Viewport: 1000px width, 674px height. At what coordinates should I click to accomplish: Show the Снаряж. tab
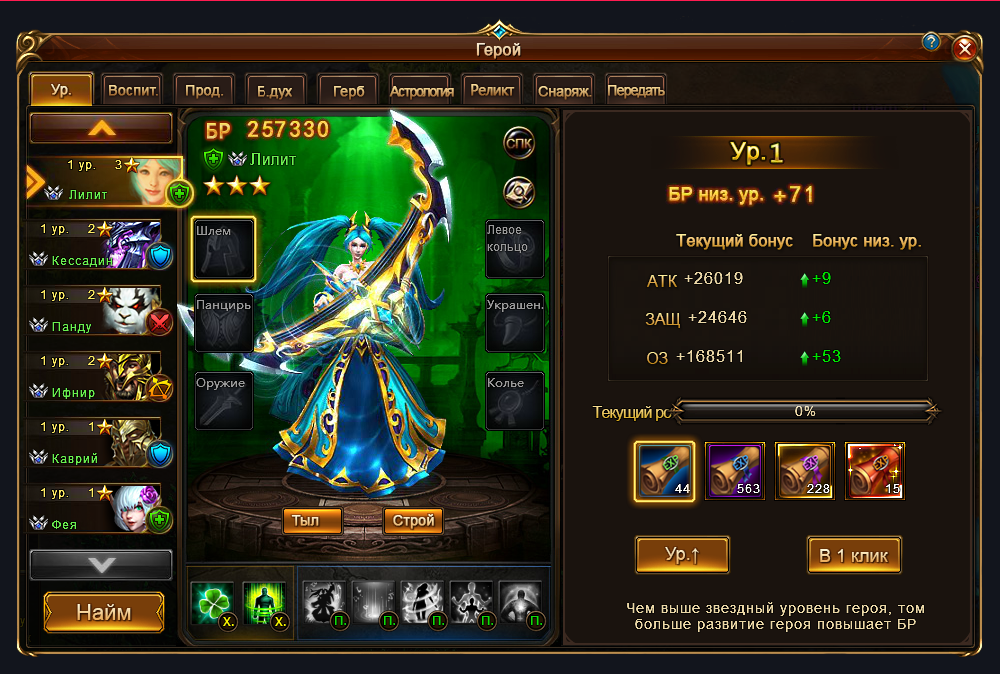point(565,90)
